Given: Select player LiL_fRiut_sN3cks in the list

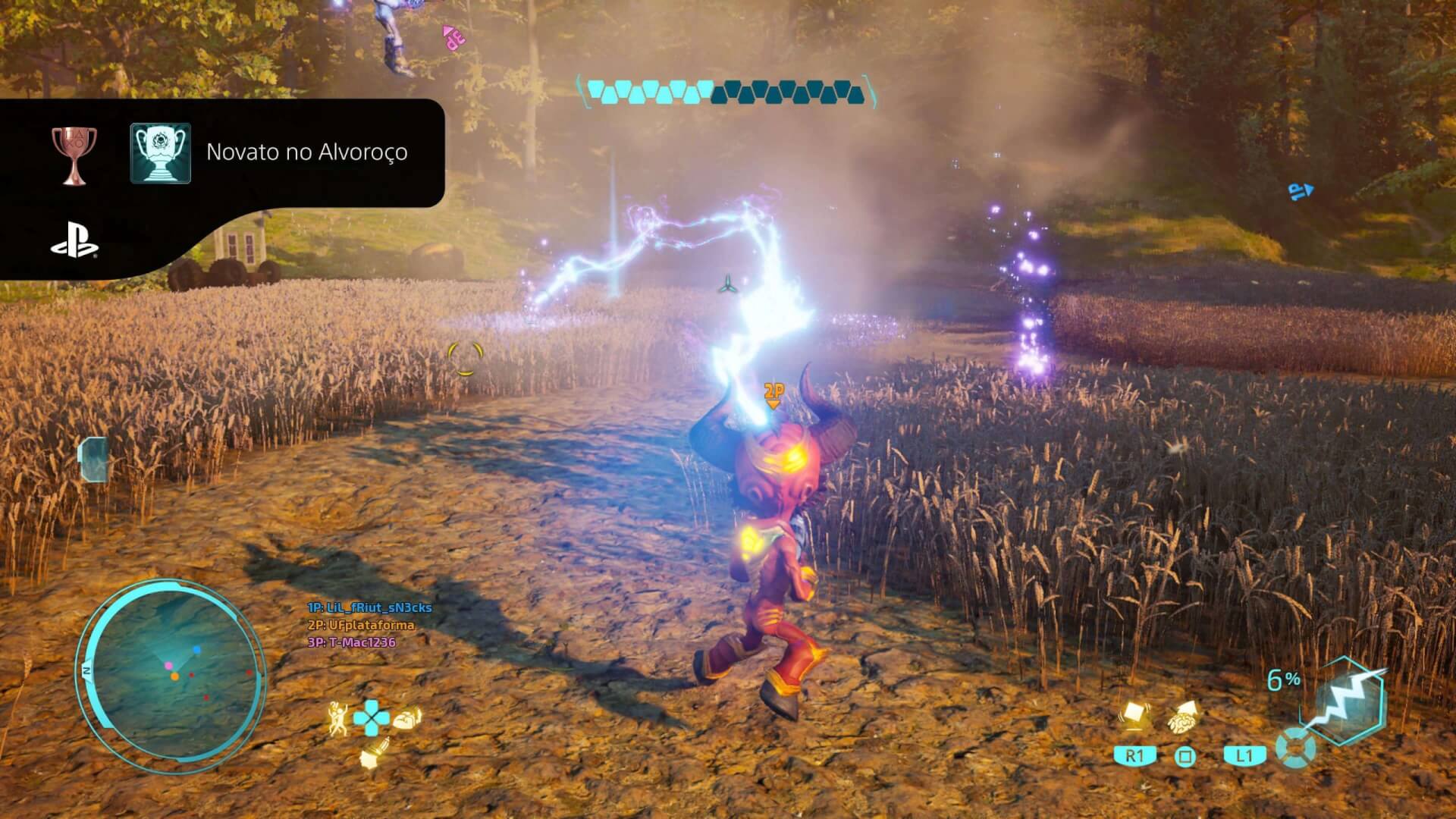Looking at the screenshot, I should tap(369, 607).
